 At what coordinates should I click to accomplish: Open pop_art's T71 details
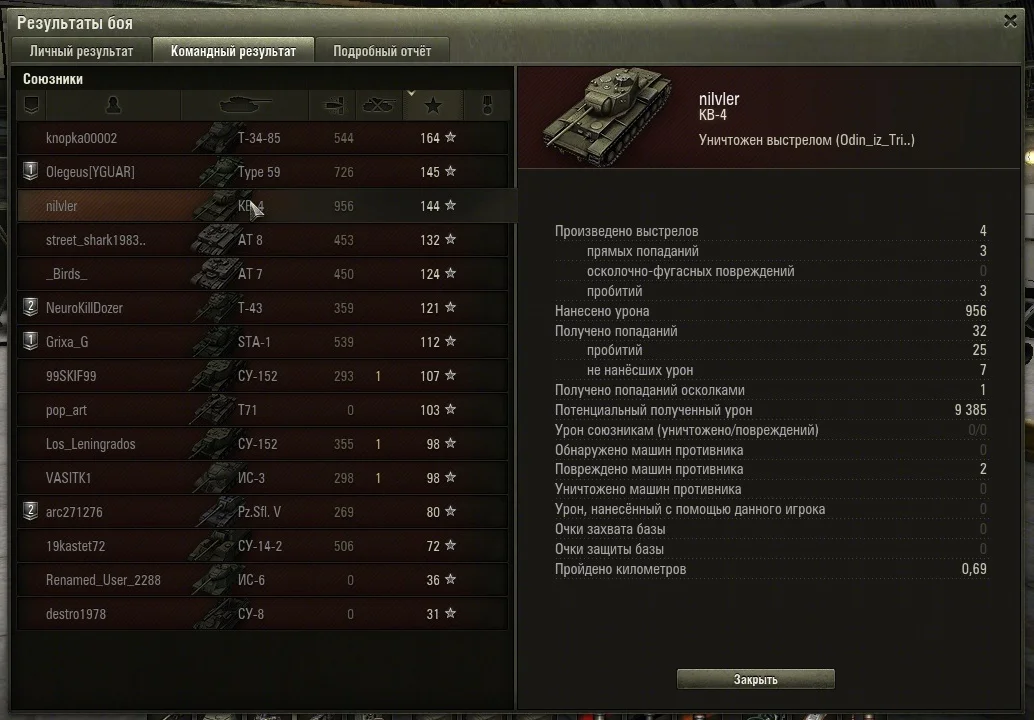pyautogui.click(x=66, y=410)
